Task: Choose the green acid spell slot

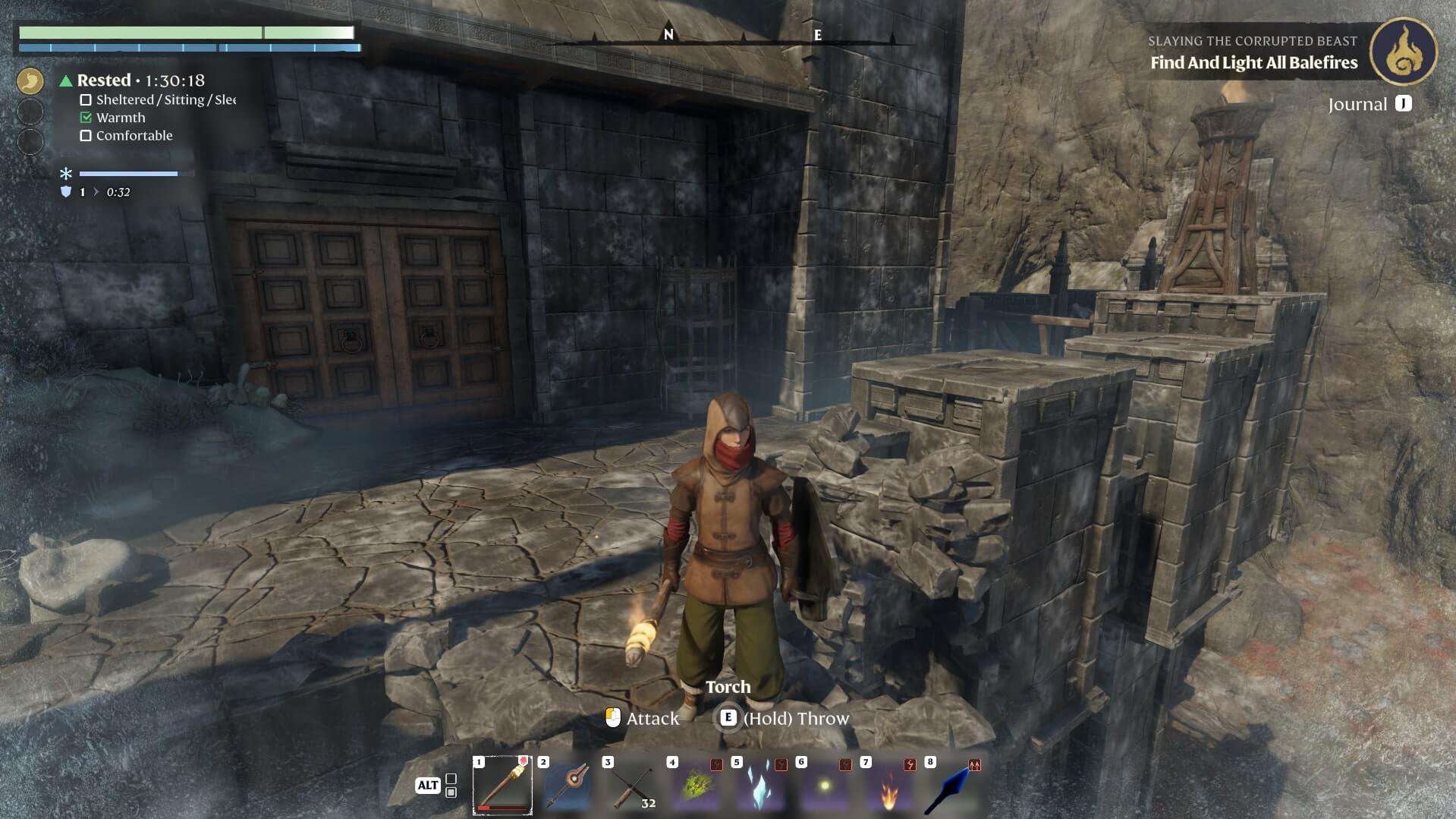Action: [x=697, y=786]
